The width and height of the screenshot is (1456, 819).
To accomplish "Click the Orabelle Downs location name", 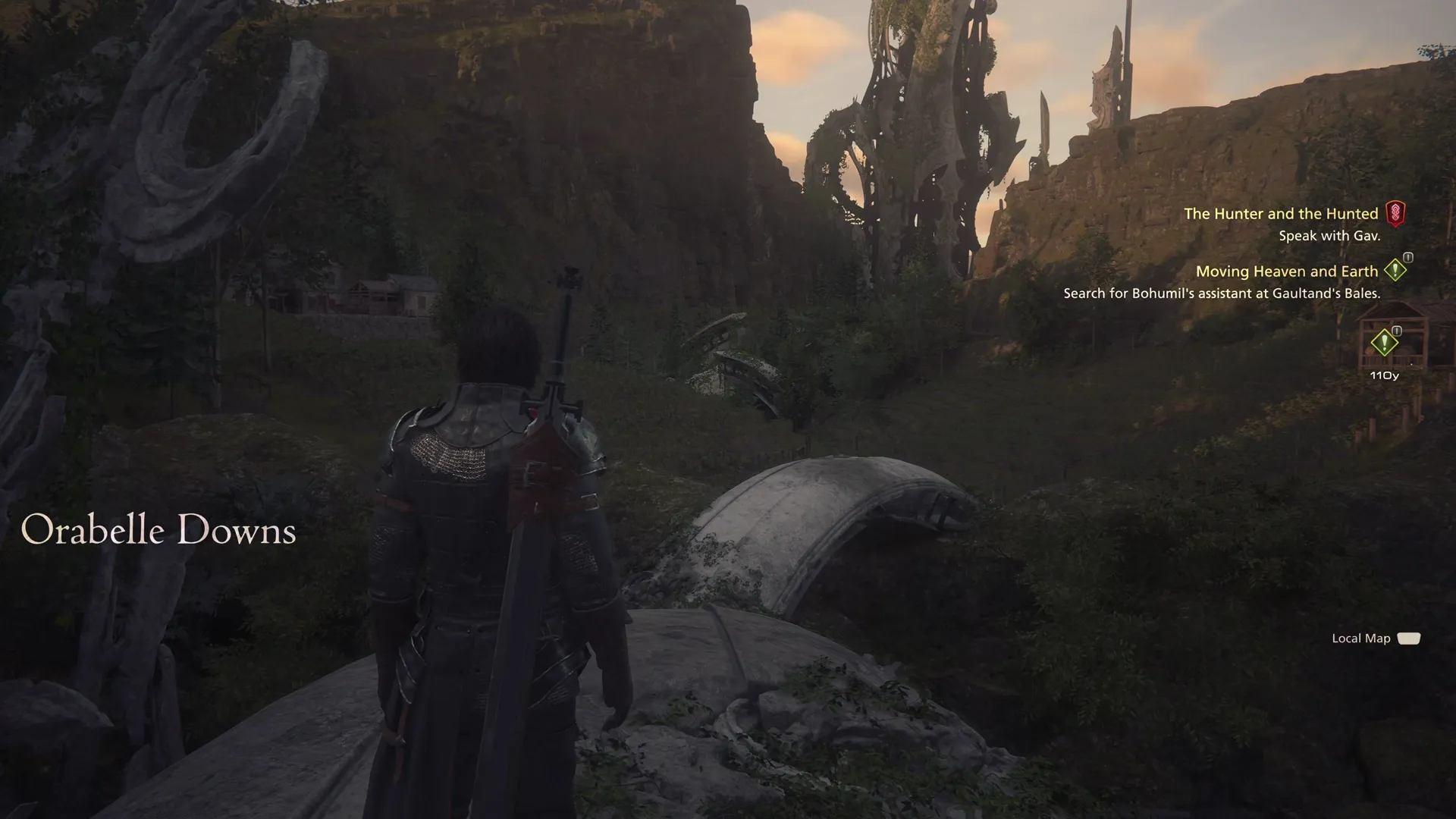I will tap(161, 530).
